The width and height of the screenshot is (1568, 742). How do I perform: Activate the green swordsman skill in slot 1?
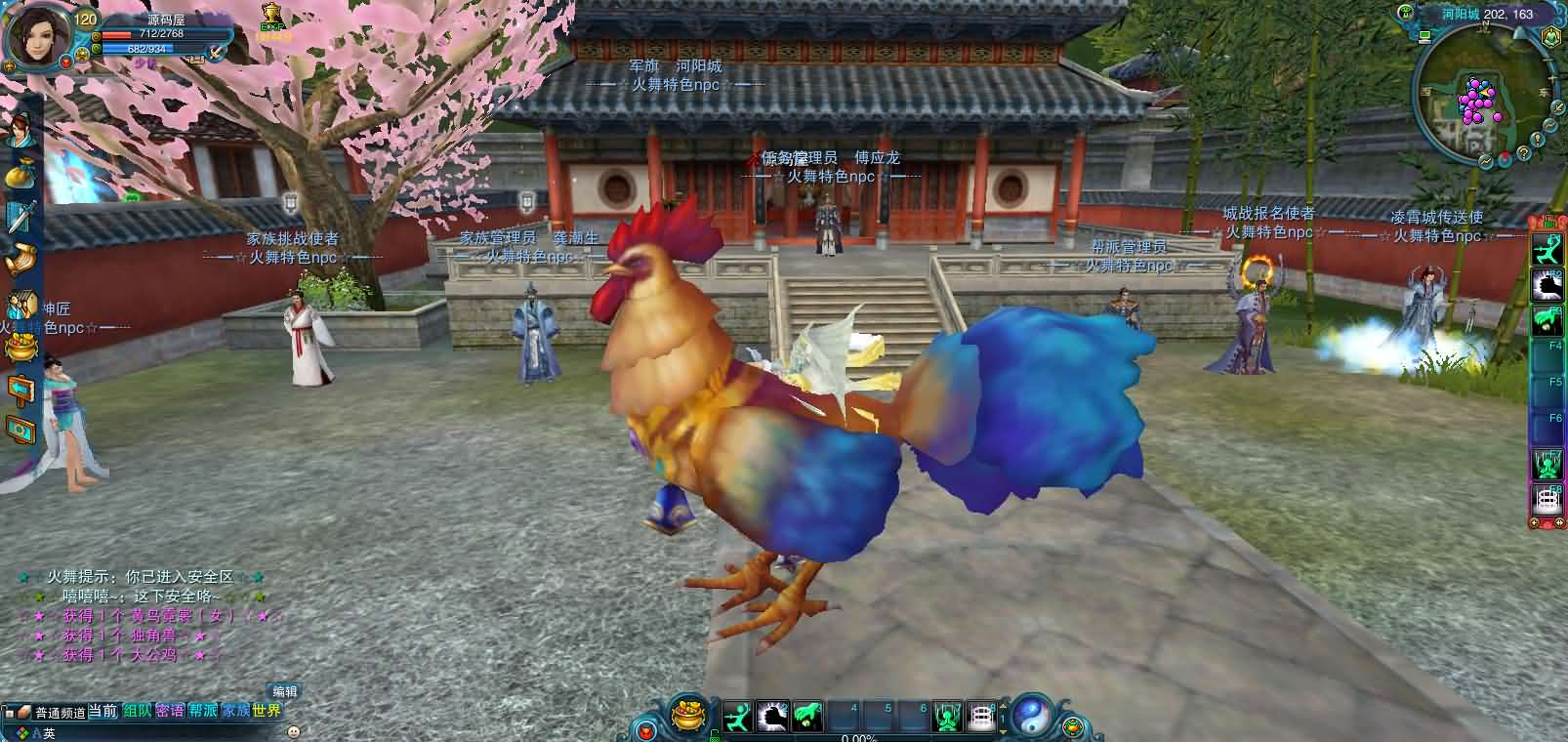point(739,718)
